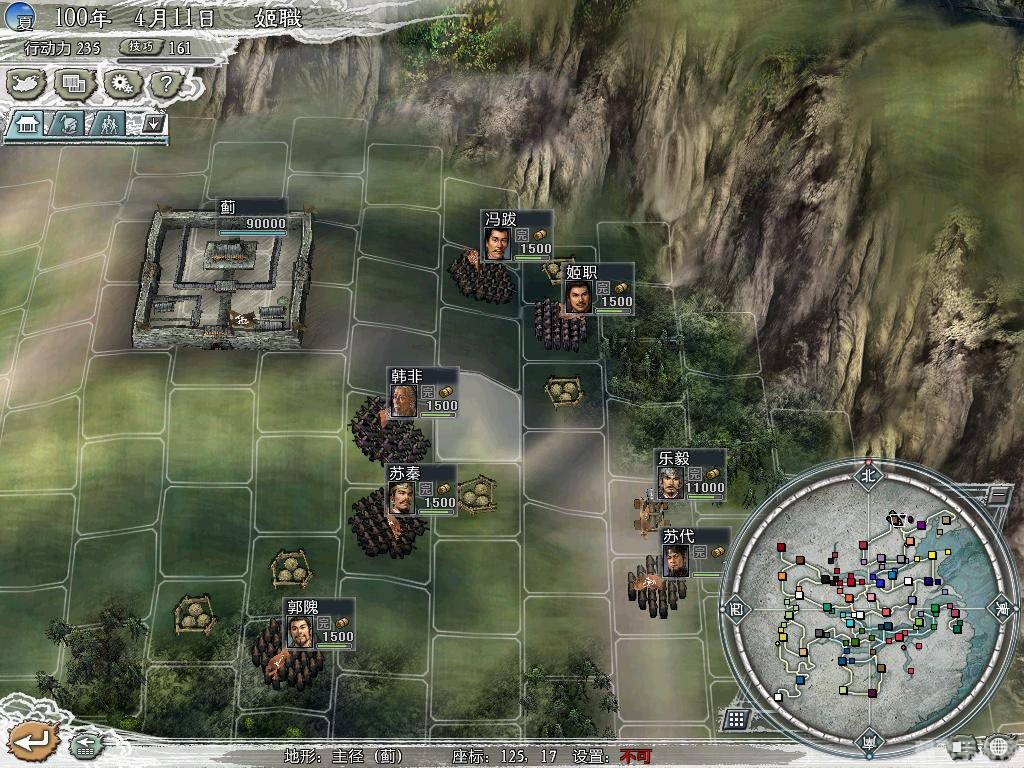This screenshot has height=768, width=1024.
Task: Click the 南 south compass marker
Action: tap(867, 741)
